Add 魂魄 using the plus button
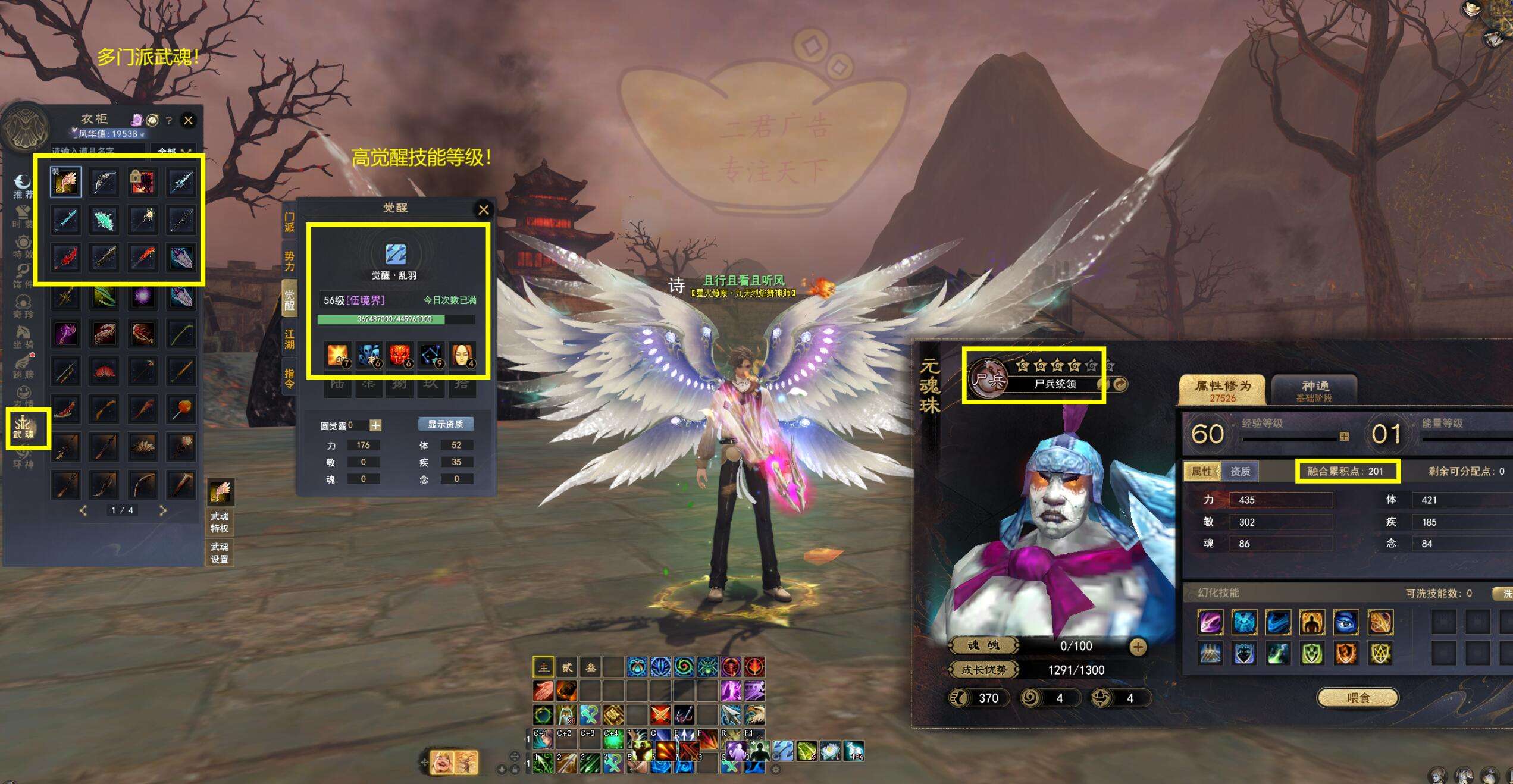The width and height of the screenshot is (1513, 784). (1138, 647)
